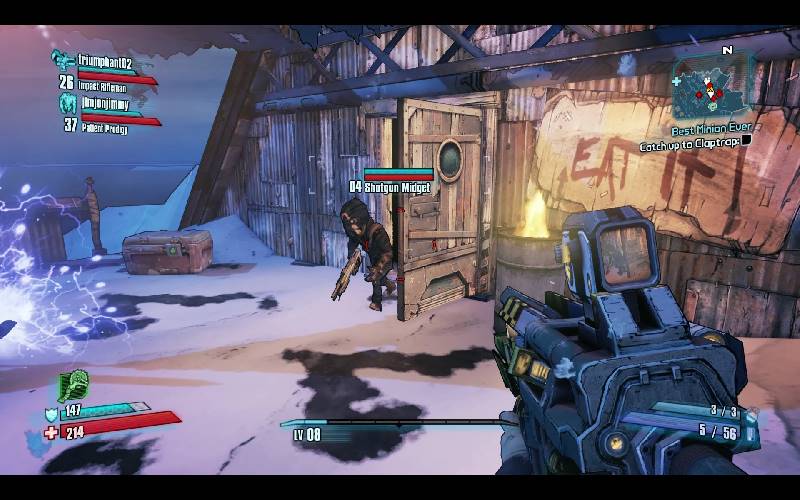The width and height of the screenshot is (800, 500).
Task: Open the minimap in the corner
Action: [x=712, y=88]
